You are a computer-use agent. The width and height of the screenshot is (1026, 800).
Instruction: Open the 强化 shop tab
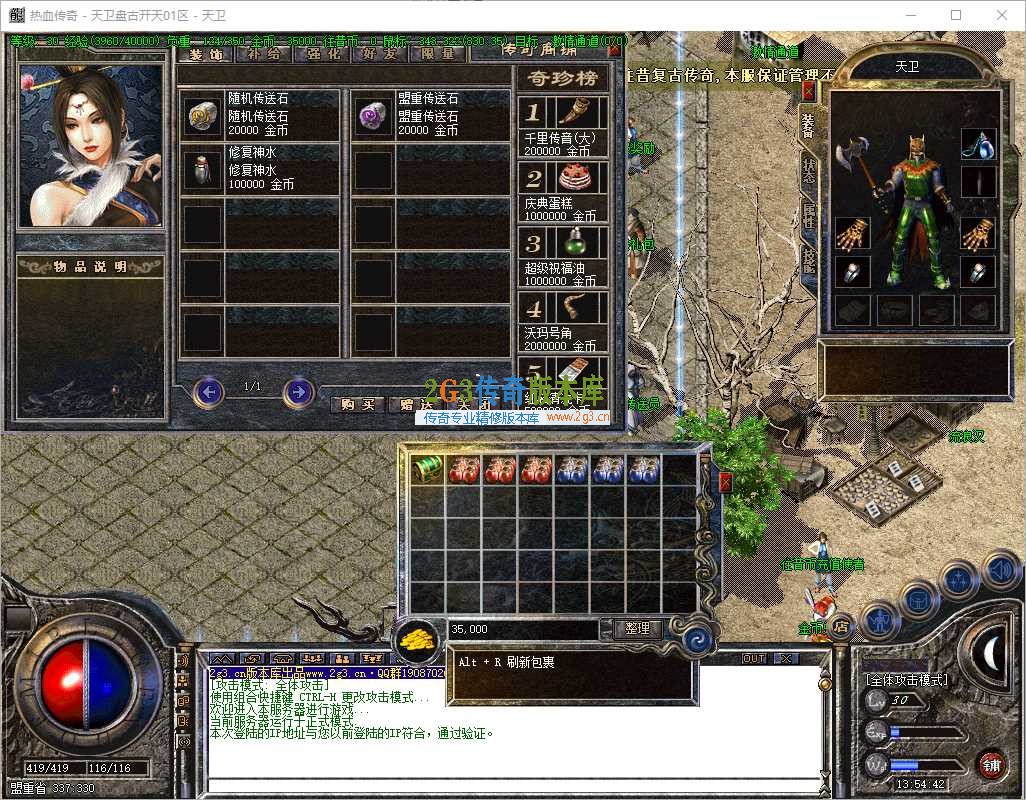pyautogui.click(x=321, y=53)
